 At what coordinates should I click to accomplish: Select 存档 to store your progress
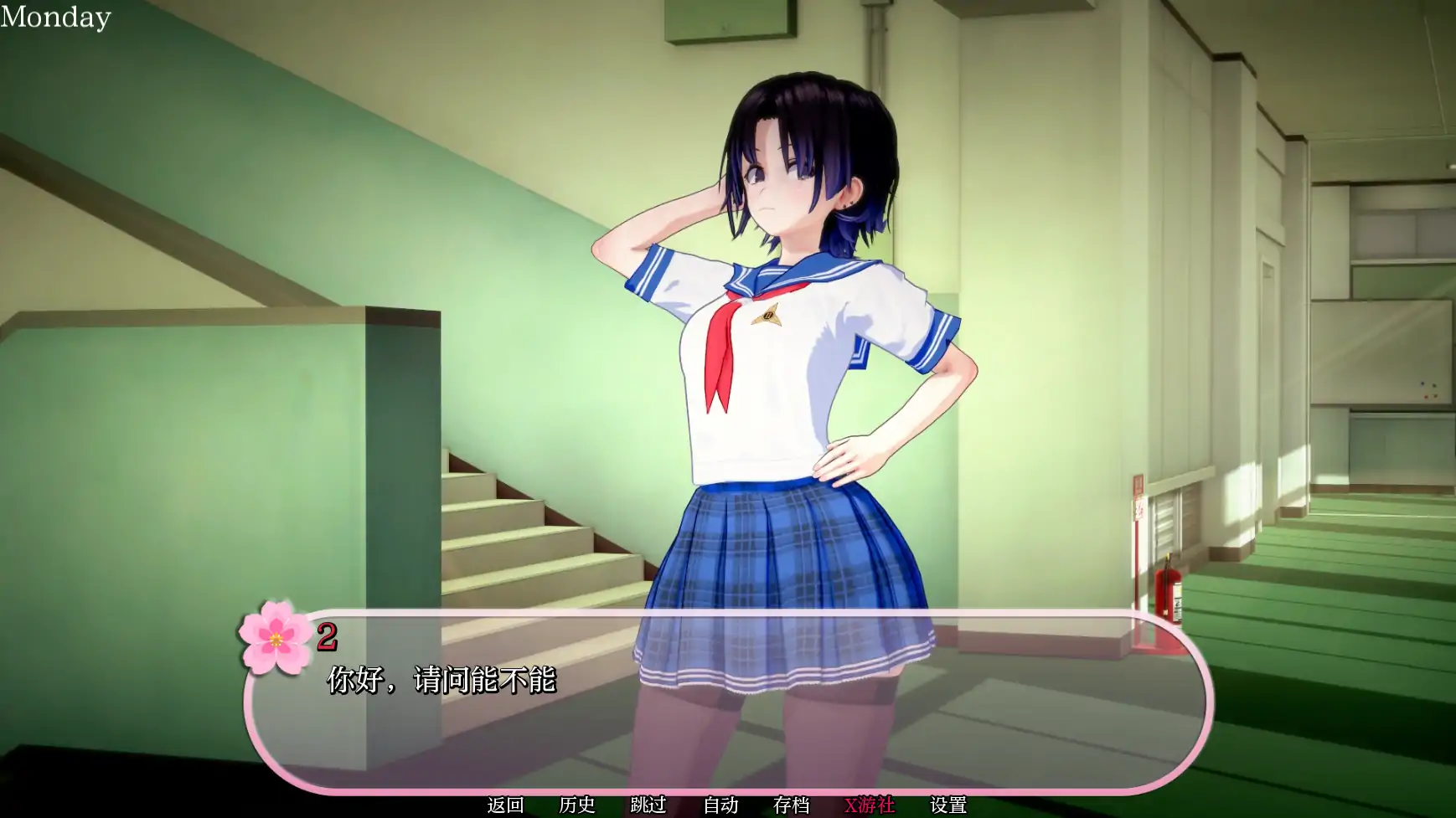pos(791,805)
